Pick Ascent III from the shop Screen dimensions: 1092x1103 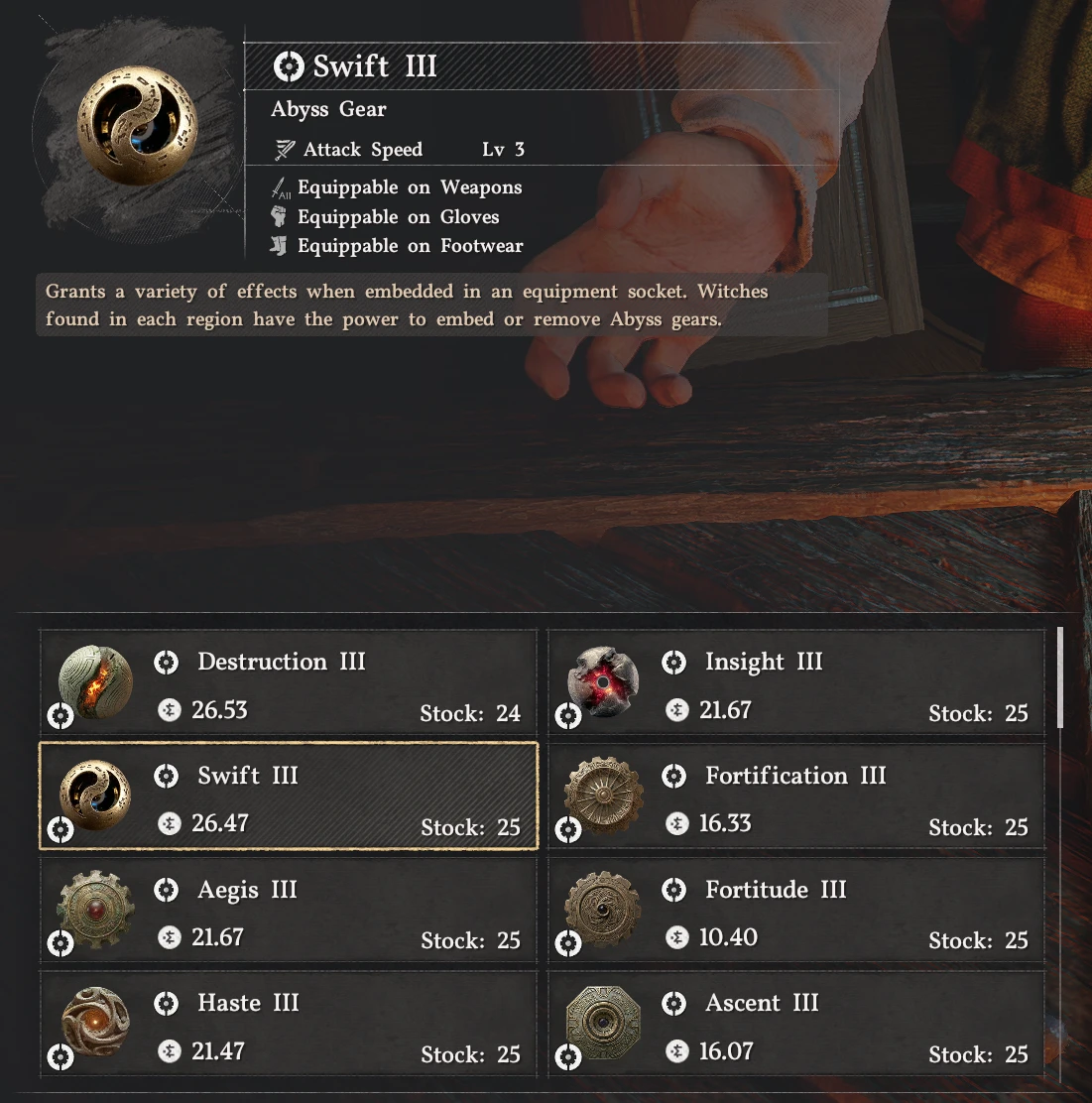795,1026
